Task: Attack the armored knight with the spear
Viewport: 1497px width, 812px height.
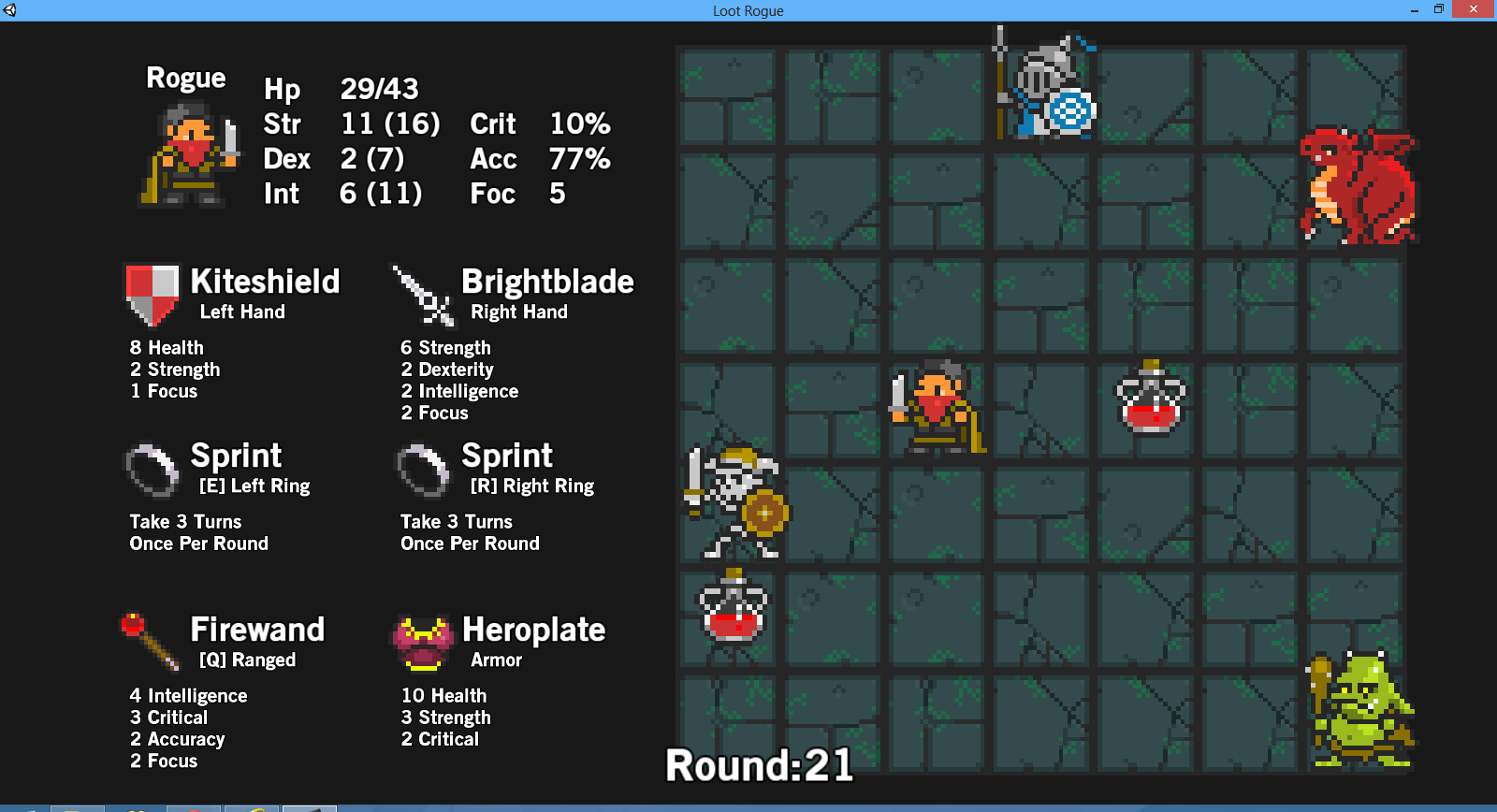Action: pos(1051,89)
